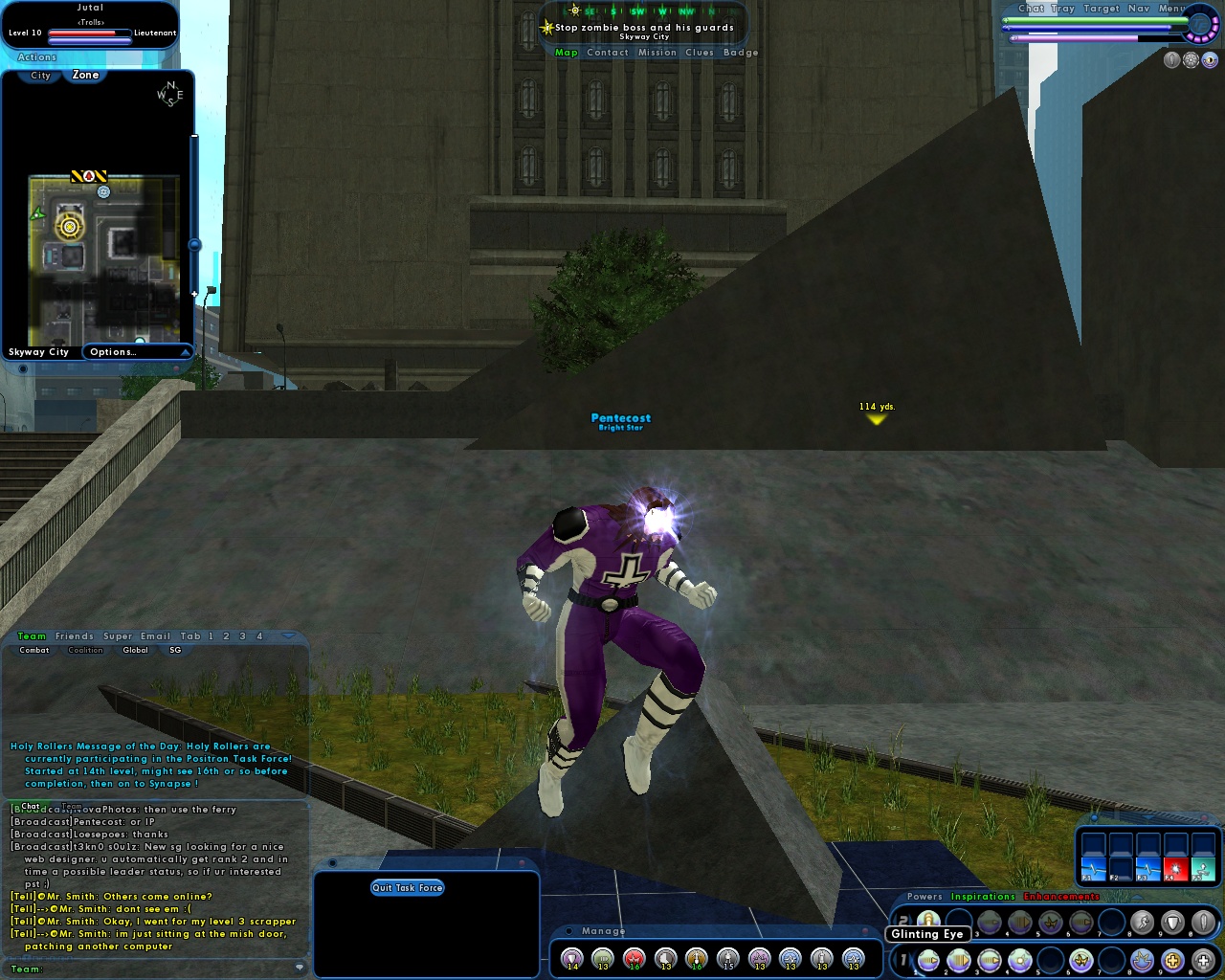Click the red inspiration in the inspiration tray
The height and width of the screenshot is (980, 1225).
click(1176, 868)
